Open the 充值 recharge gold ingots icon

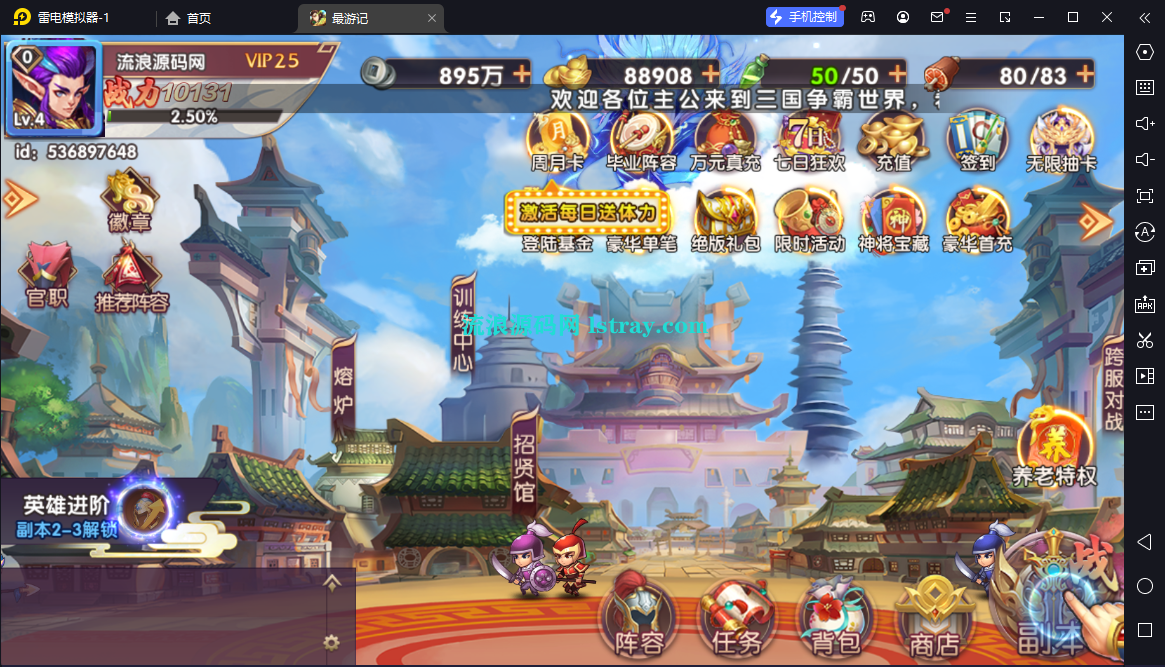tap(893, 139)
